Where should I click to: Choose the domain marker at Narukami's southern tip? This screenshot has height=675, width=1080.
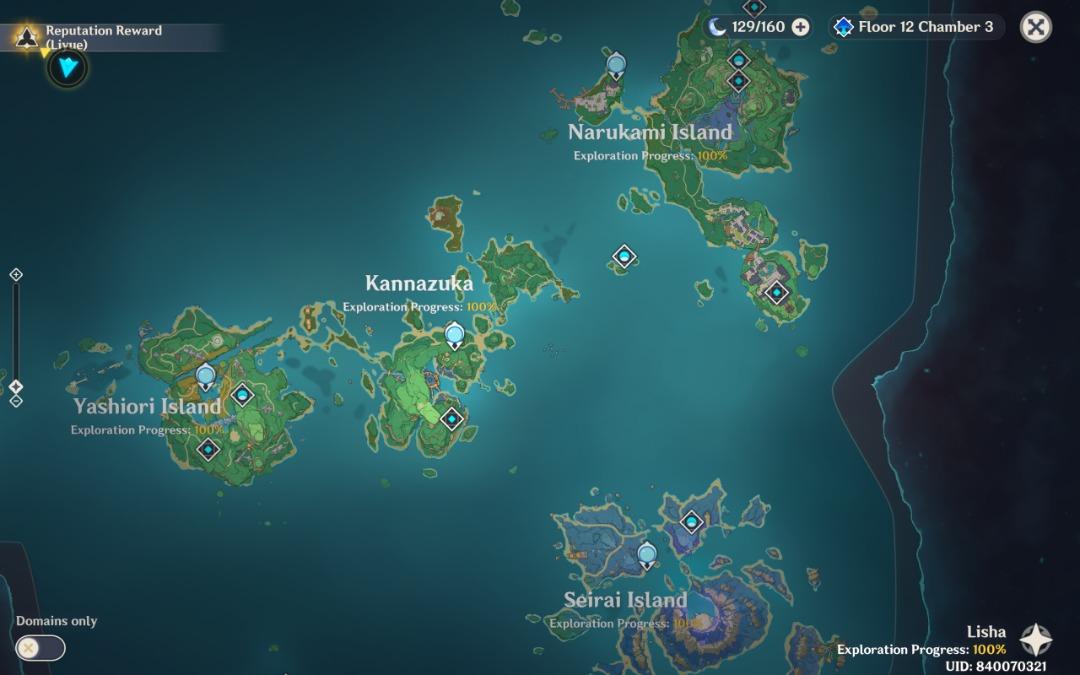click(776, 293)
